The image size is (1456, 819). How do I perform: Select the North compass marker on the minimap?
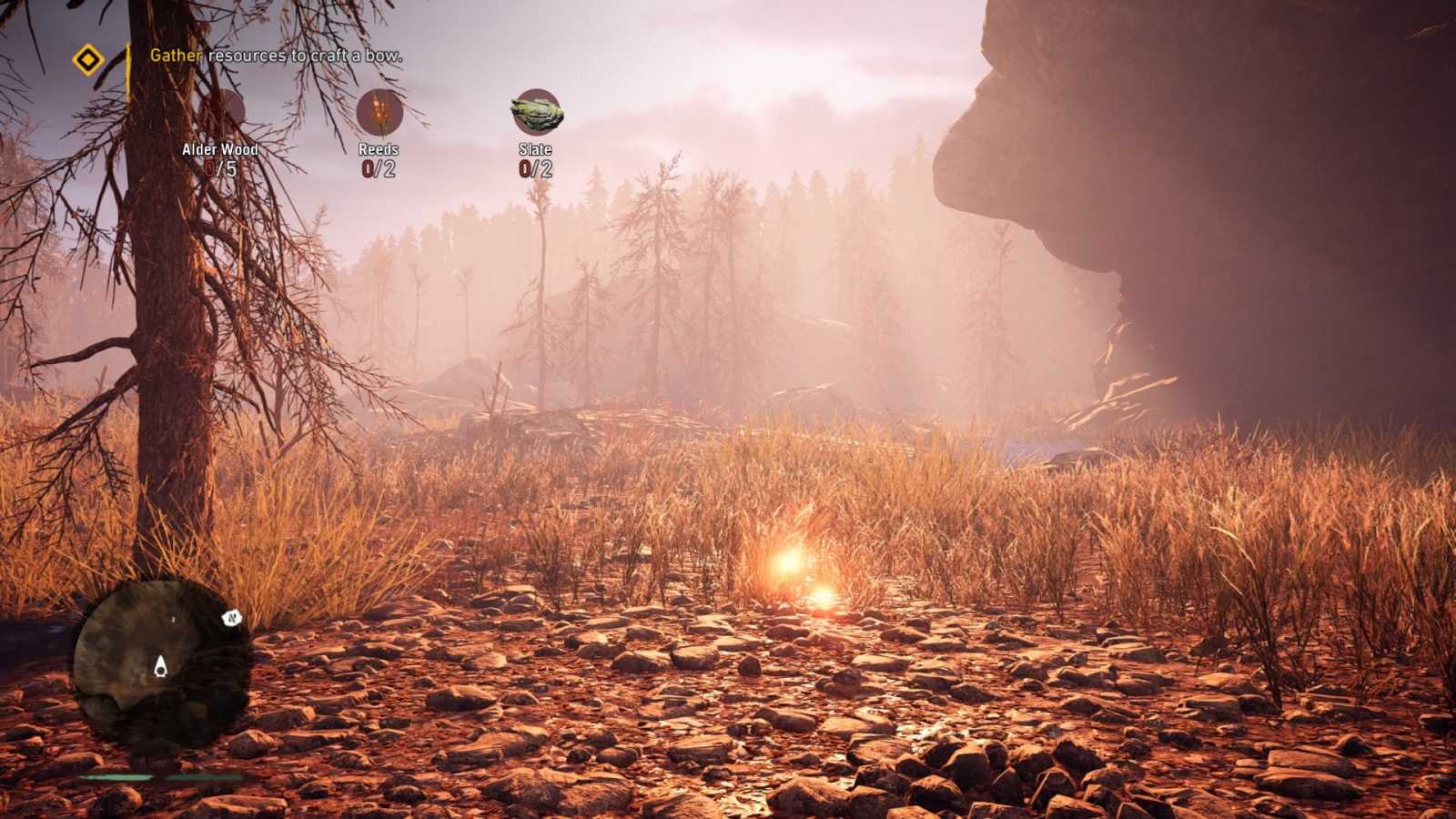232,618
